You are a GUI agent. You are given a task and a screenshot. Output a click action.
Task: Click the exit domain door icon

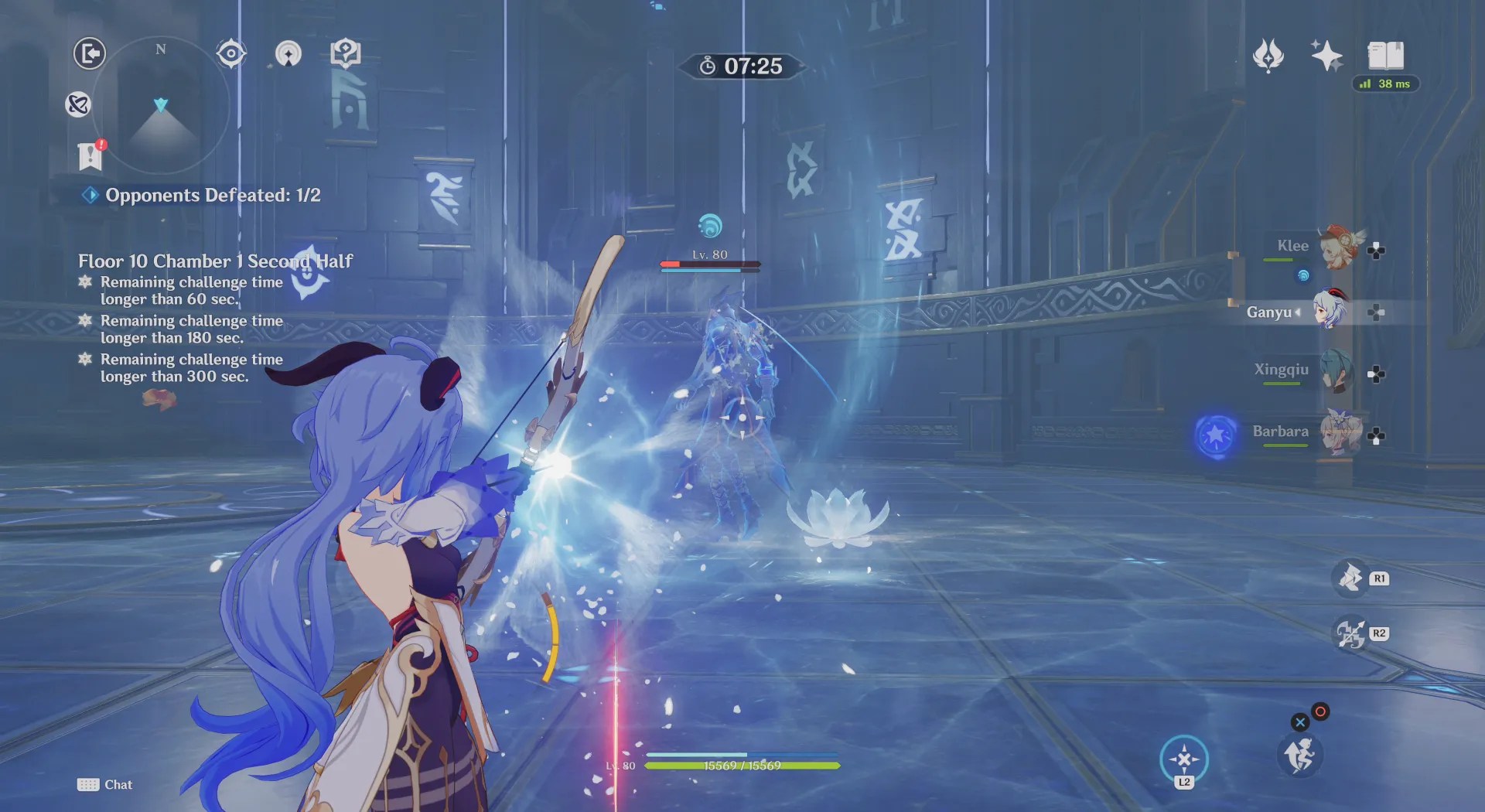tap(90, 54)
